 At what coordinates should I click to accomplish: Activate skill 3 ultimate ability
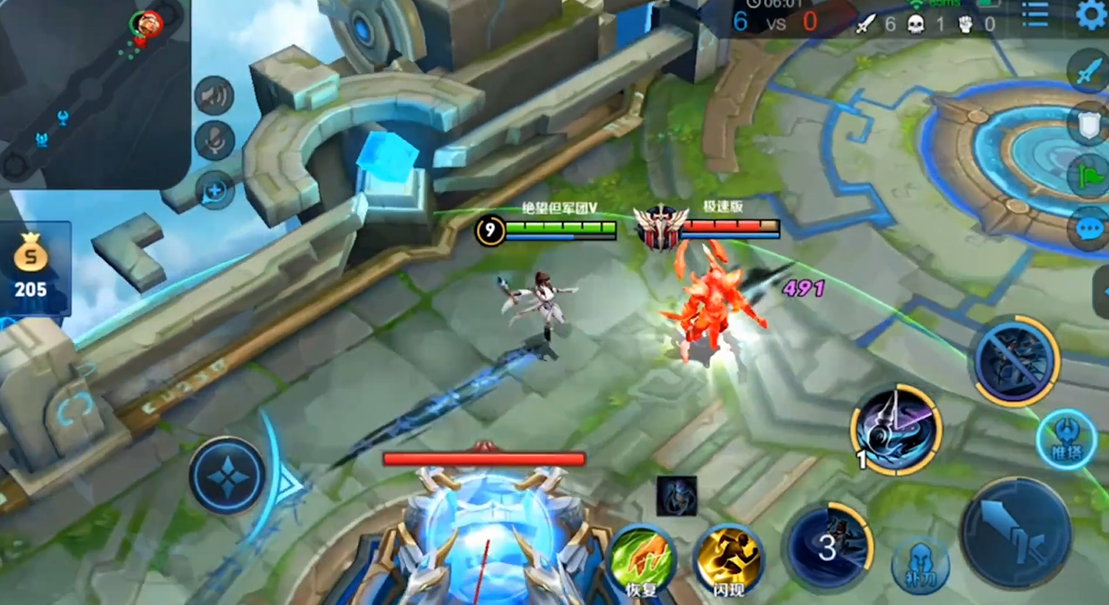(828, 546)
